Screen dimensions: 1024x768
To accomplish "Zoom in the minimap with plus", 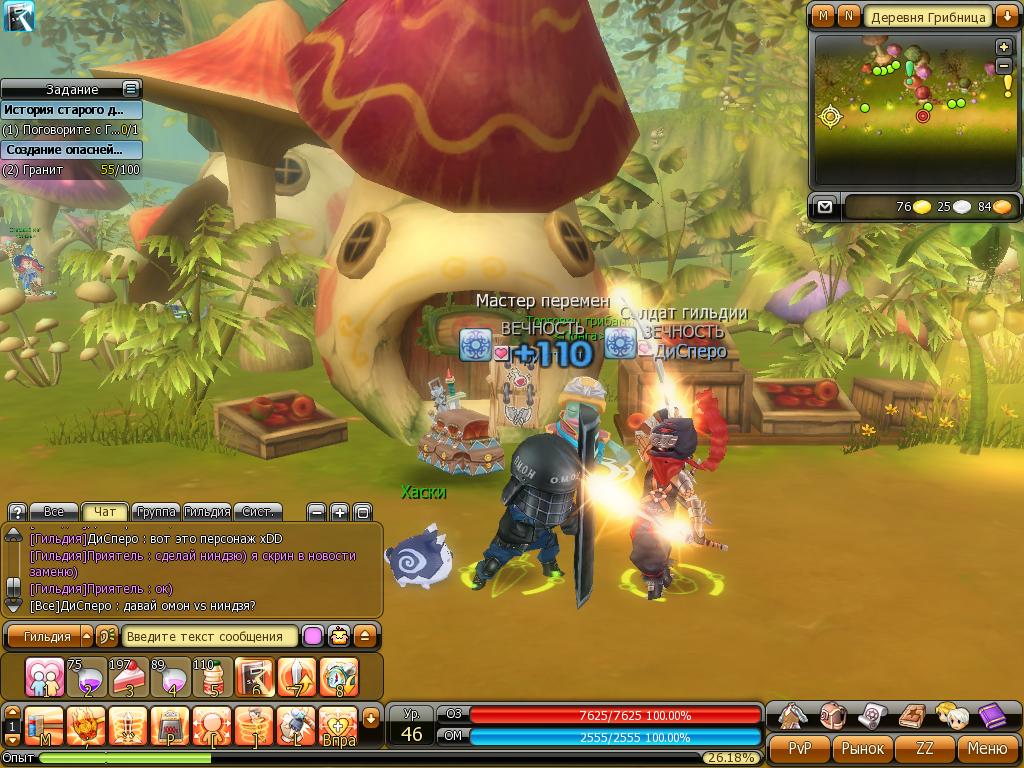I will 1004,47.
